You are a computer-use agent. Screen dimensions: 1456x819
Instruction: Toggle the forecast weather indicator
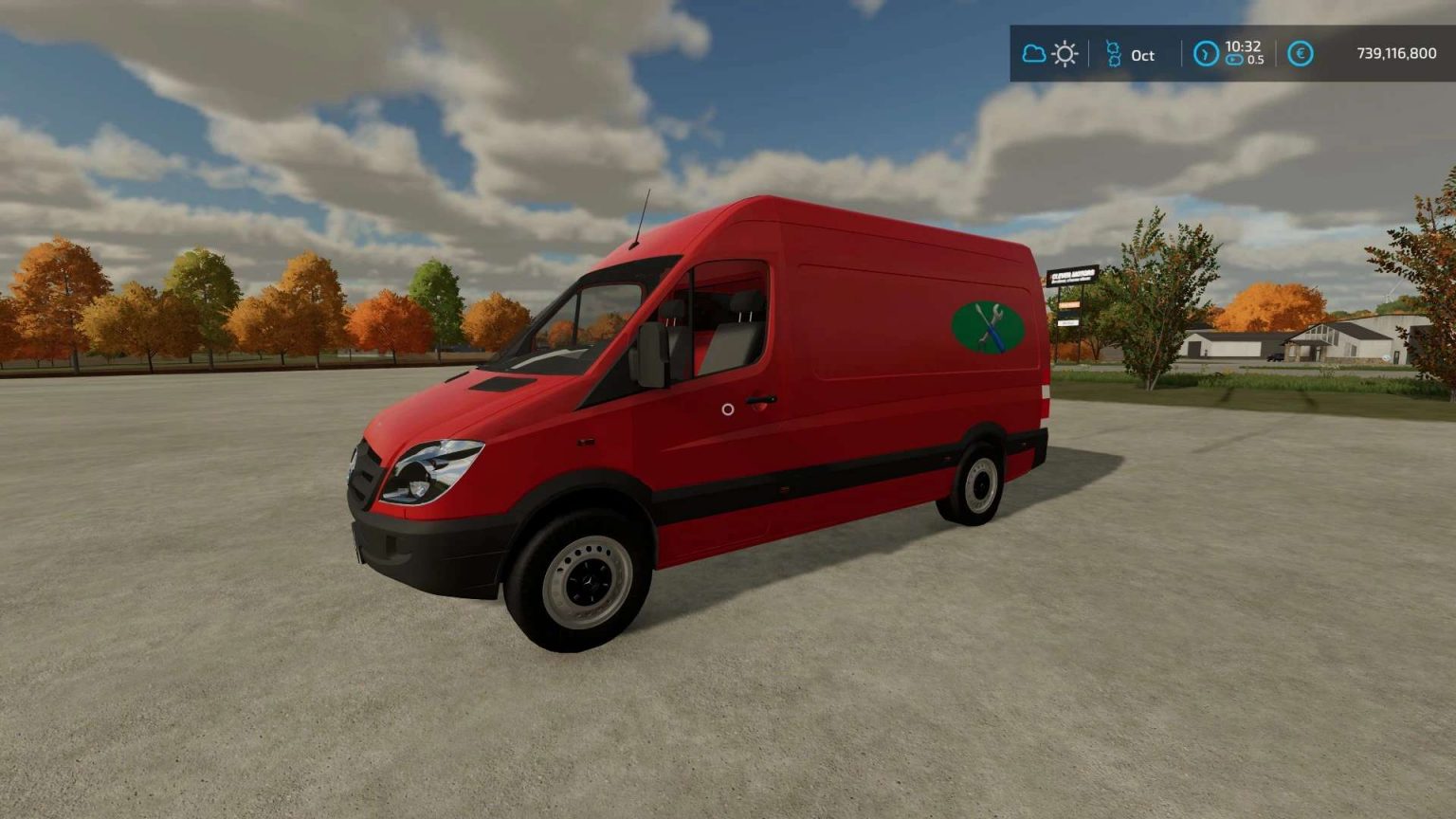click(x=1065, y=54)
